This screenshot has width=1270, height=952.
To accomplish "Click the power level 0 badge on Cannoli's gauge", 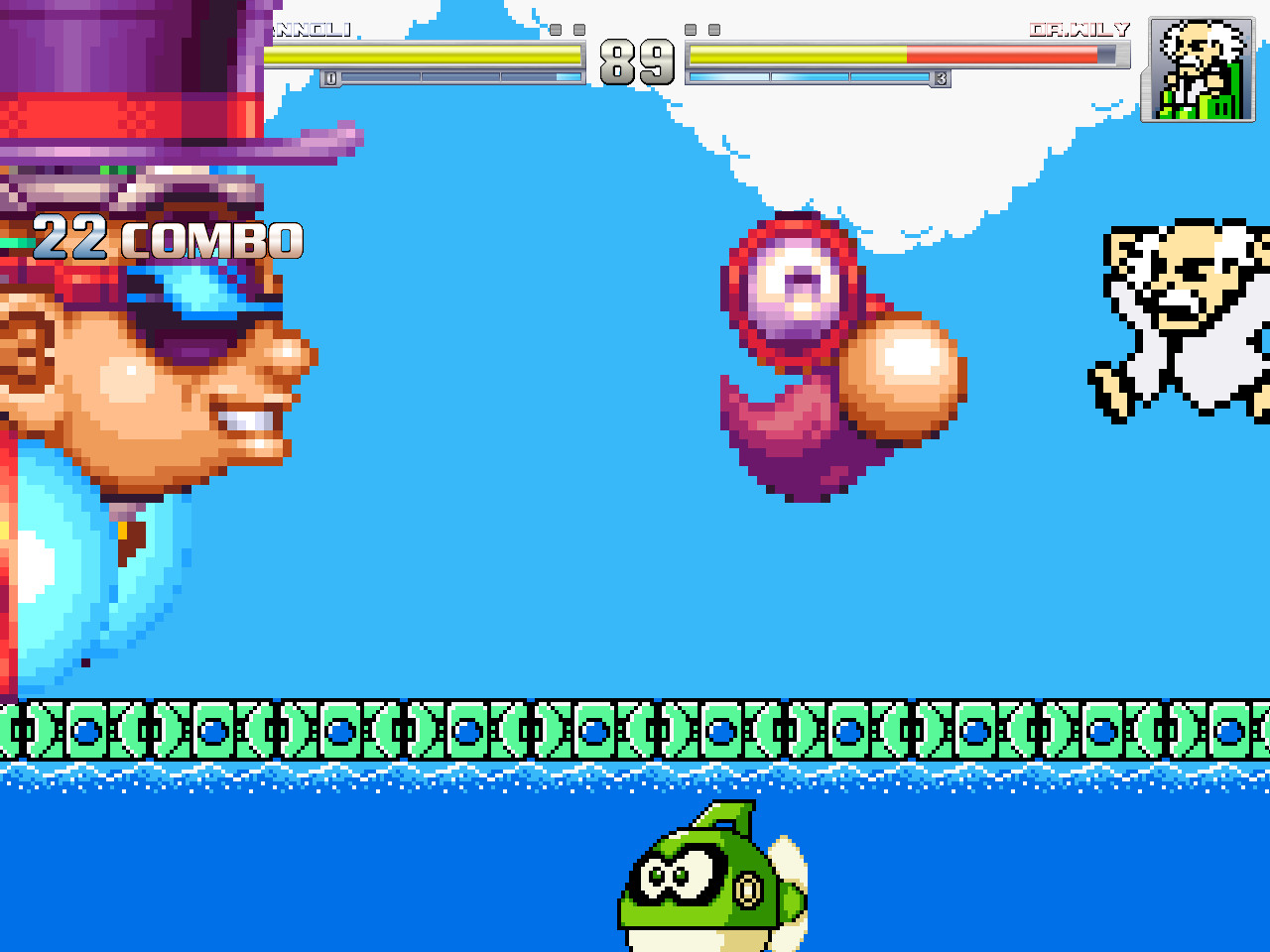I will tap(332, 75).
